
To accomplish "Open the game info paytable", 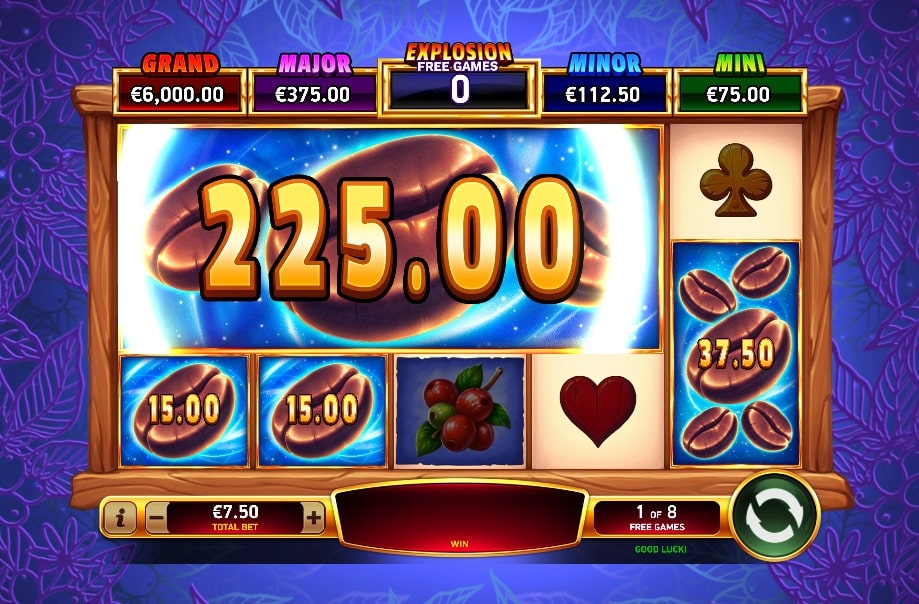I will 121,517.
